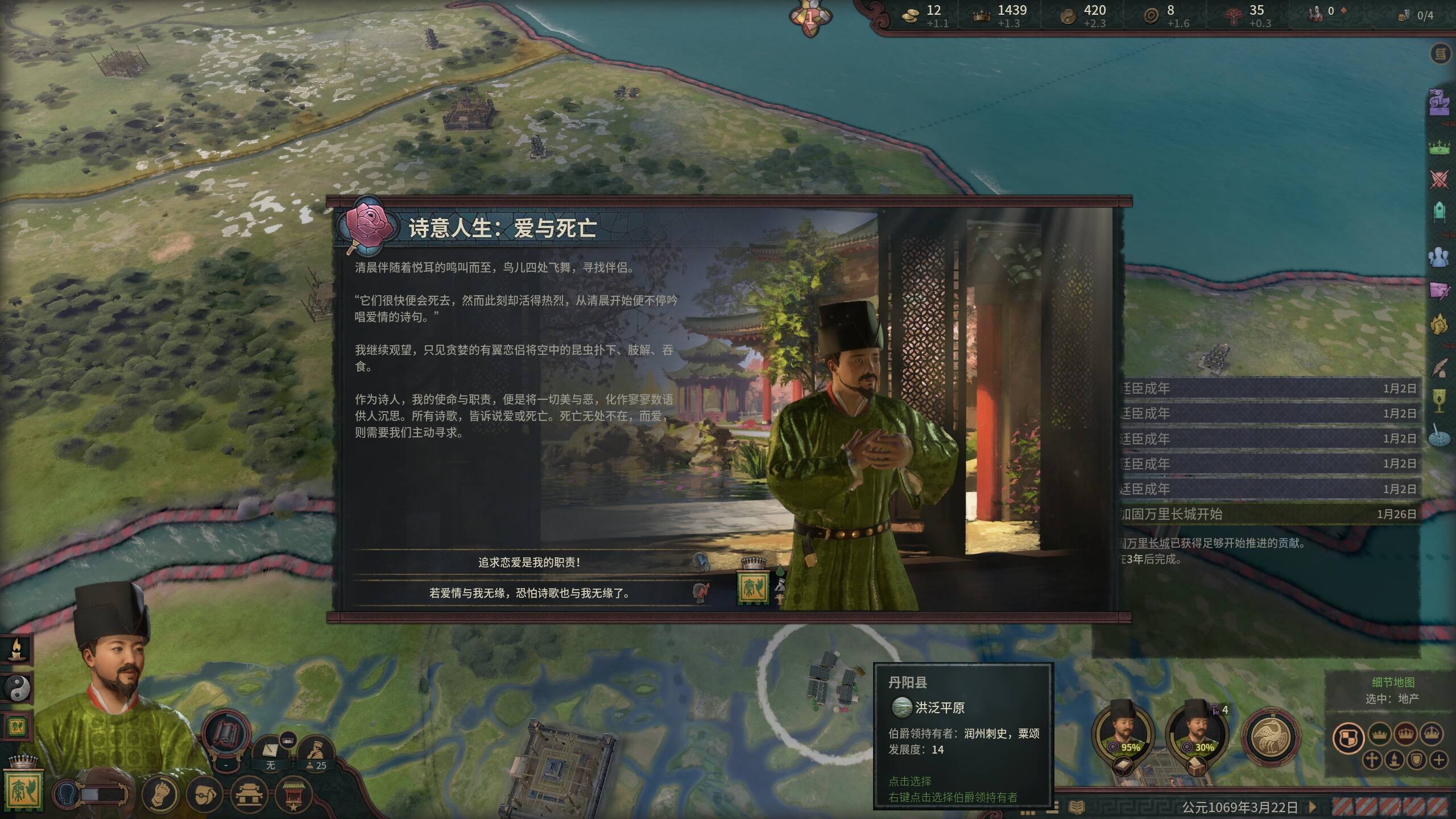The height and width of the screenshot is (819, 1456).
Task: Open the 加固万里长城开始 notification entry
Action: (x=1267, y=514)
